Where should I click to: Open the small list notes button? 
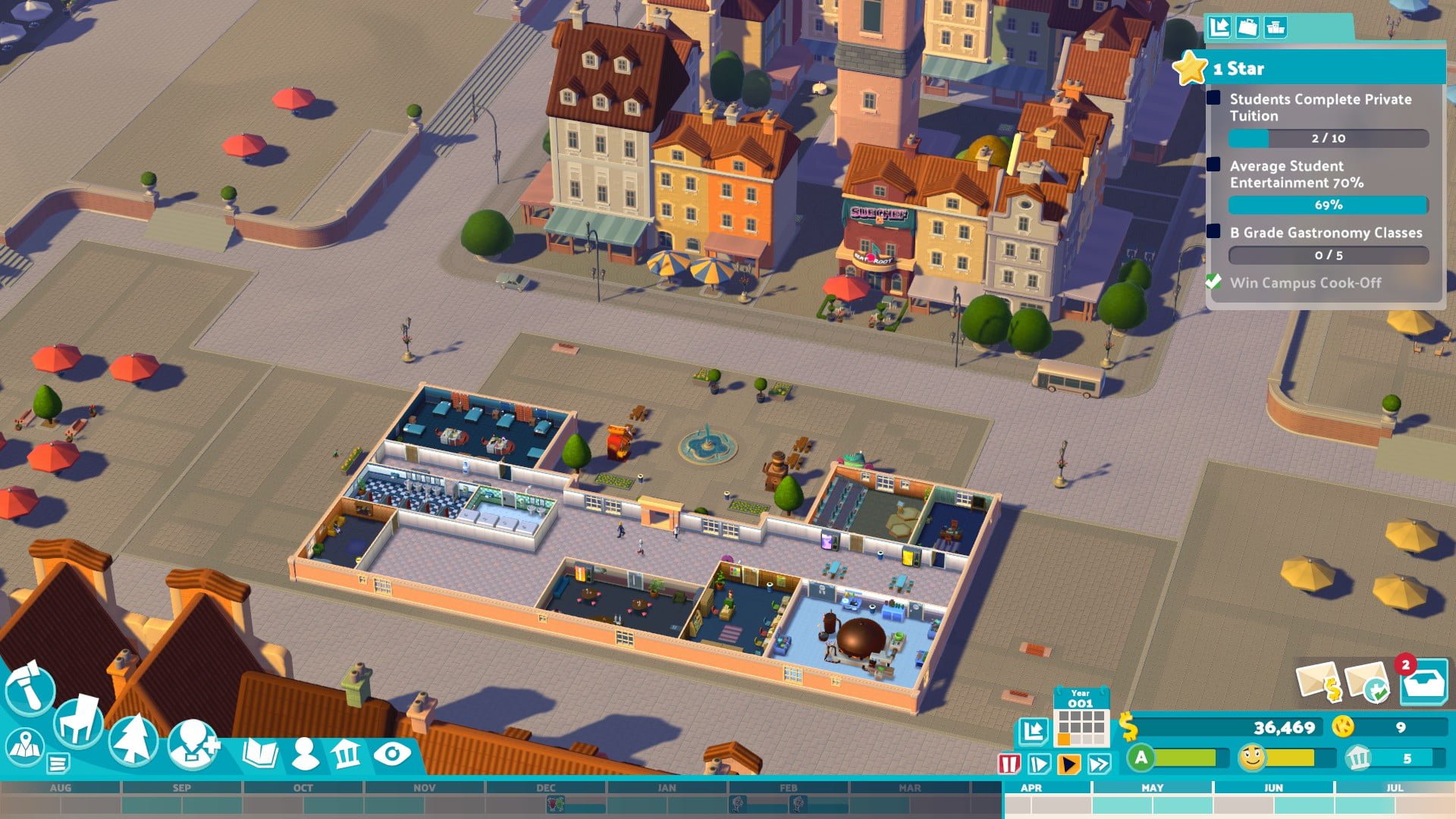58,762
